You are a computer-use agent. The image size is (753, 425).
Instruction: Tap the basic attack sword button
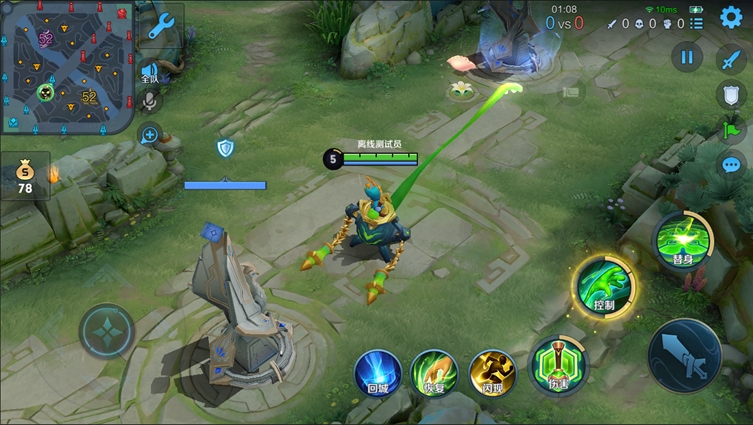[685, 355]
